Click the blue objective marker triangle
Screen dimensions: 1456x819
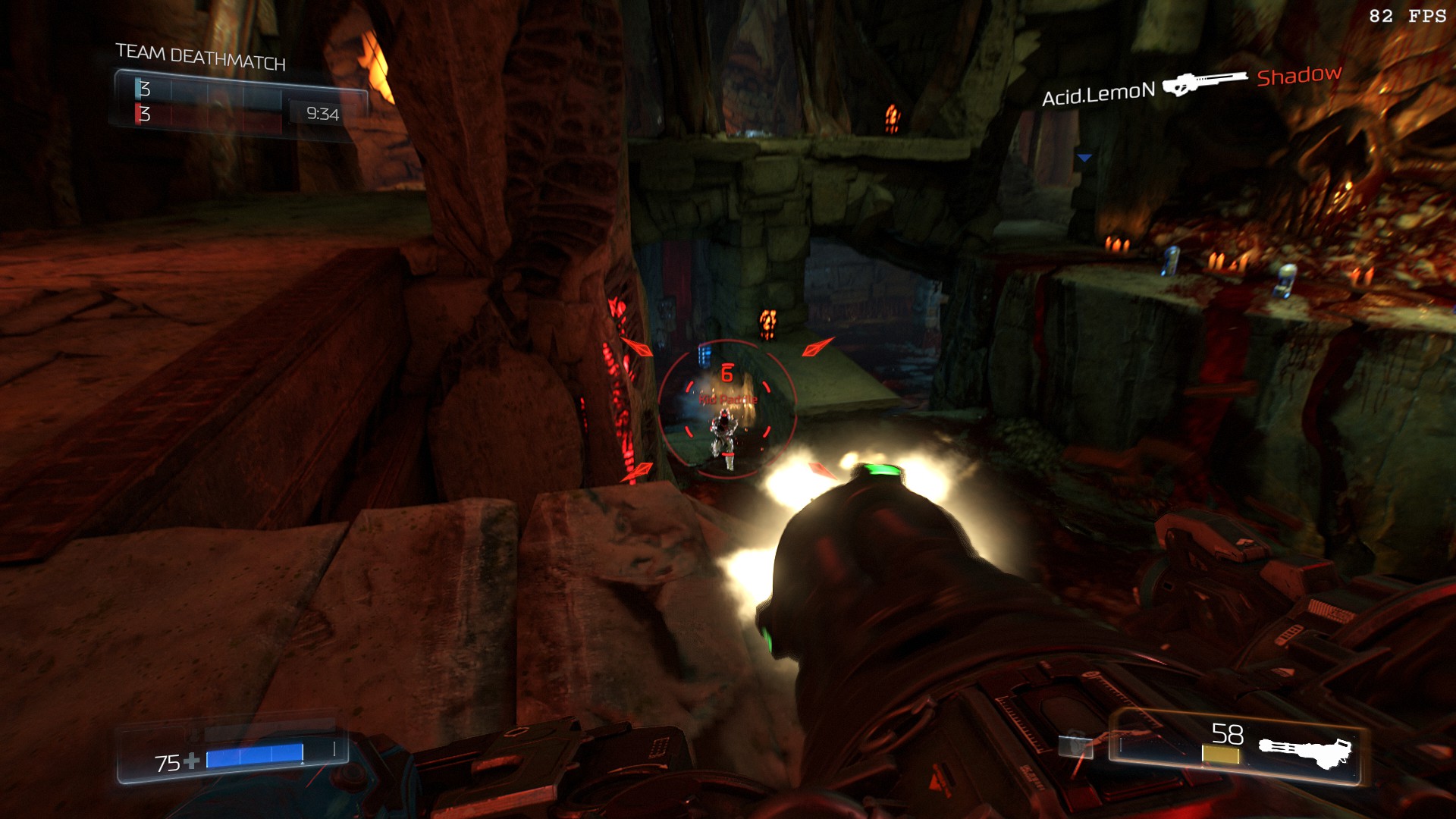click(x=1084, y=158)
